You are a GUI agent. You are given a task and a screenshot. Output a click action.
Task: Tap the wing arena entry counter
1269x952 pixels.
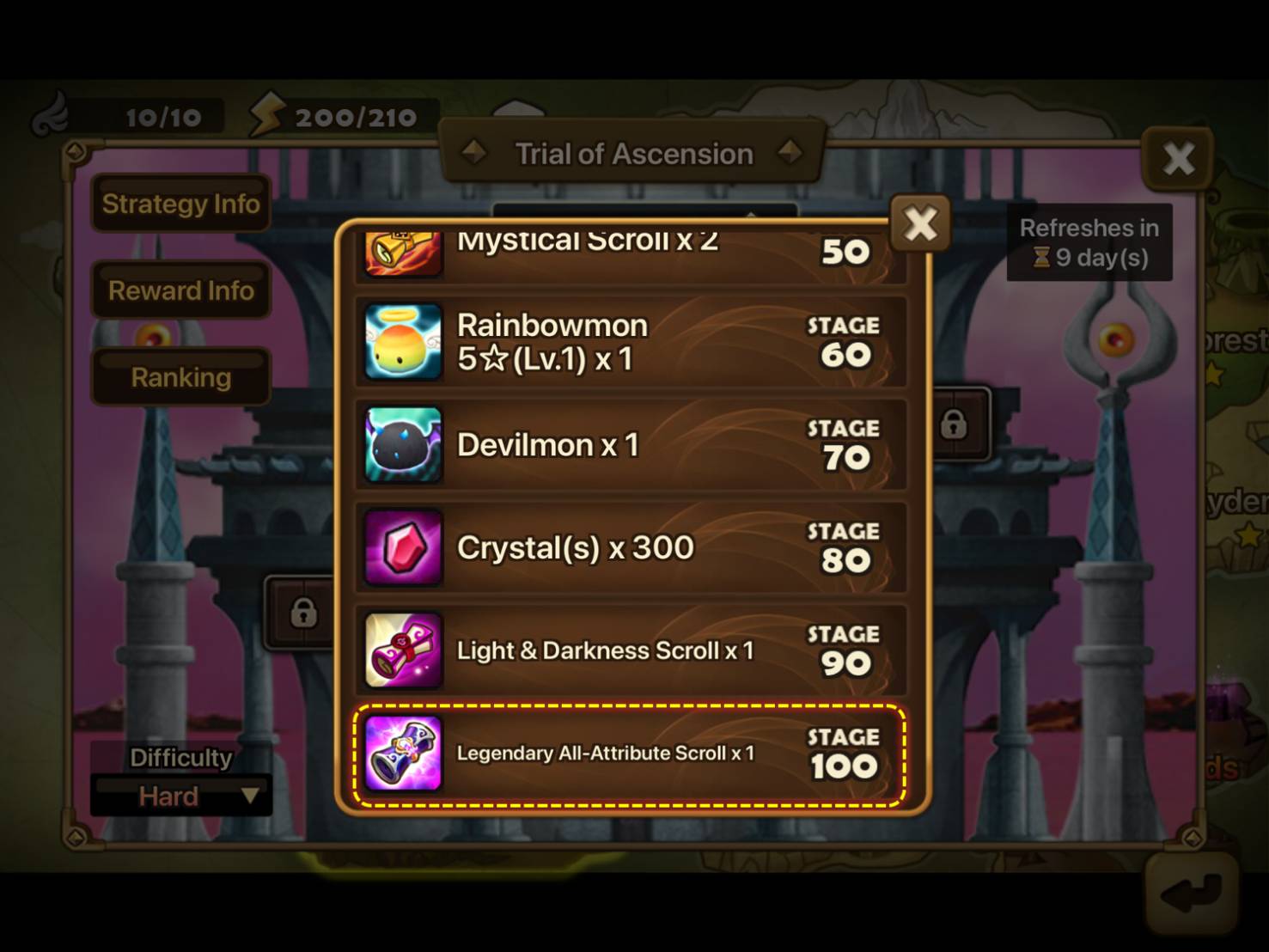coord(129,117)
